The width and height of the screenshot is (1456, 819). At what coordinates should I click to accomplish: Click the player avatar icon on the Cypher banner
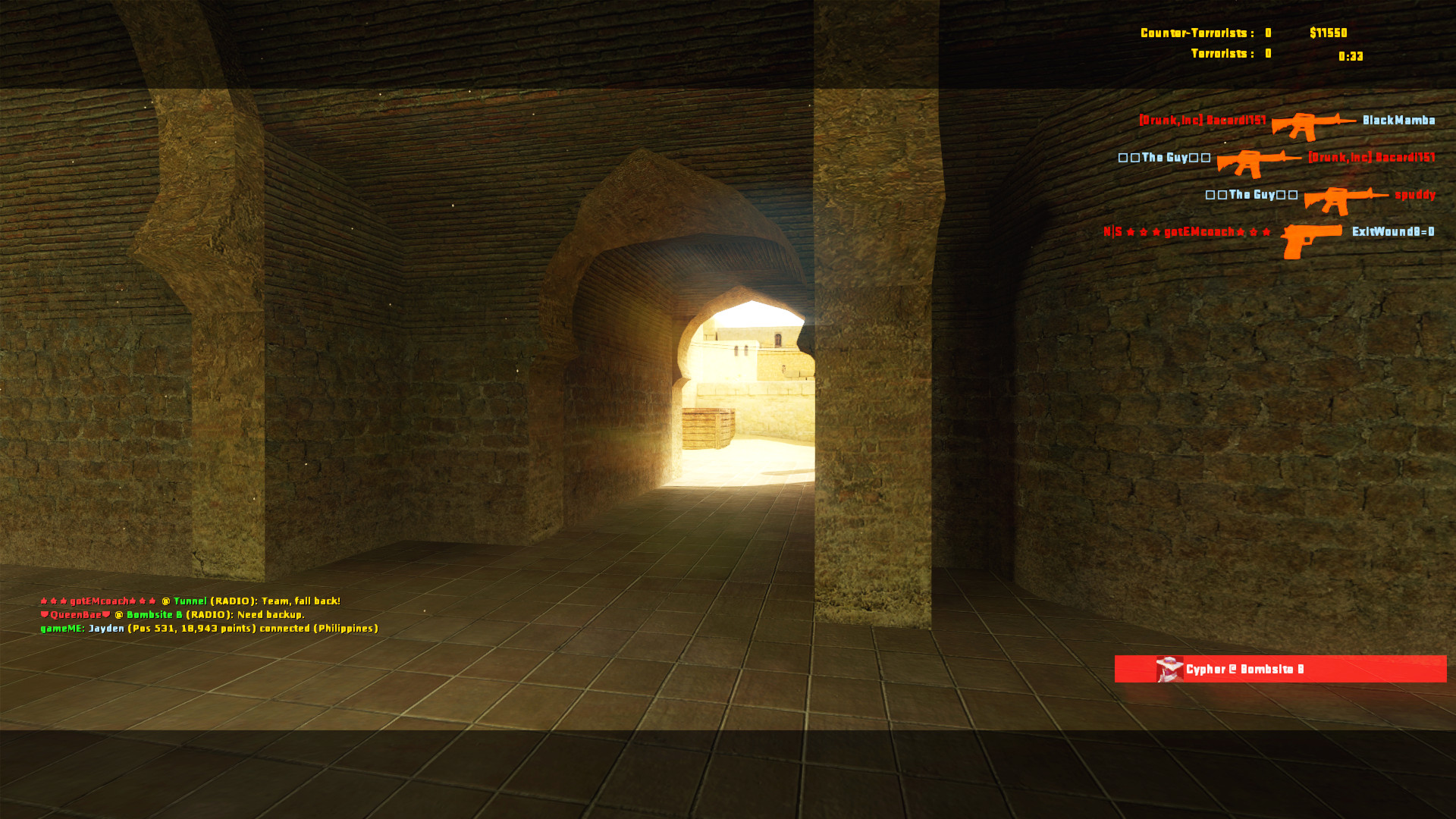tap(1169, 669)
